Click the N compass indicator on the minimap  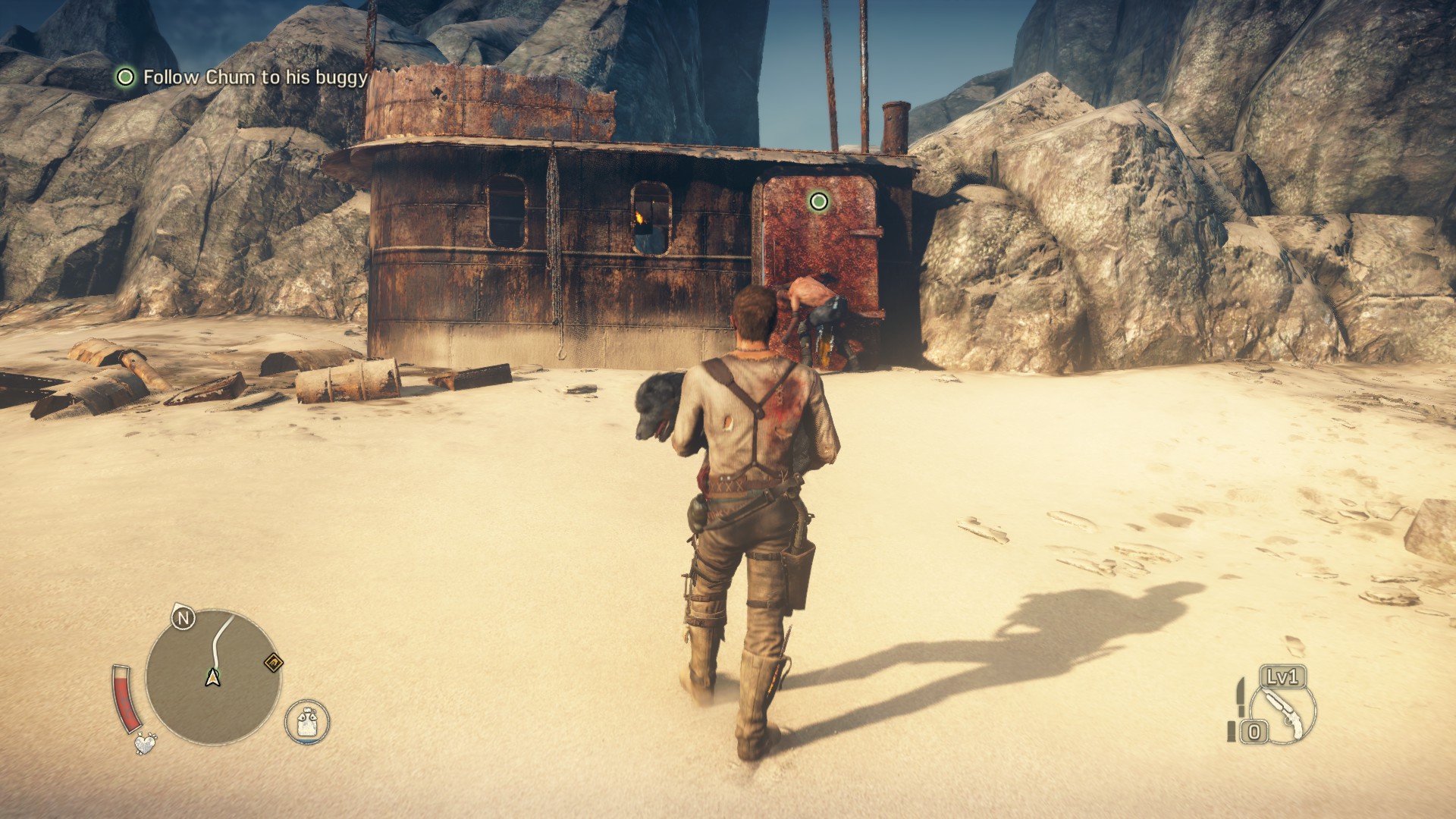(x=182, y=619)
